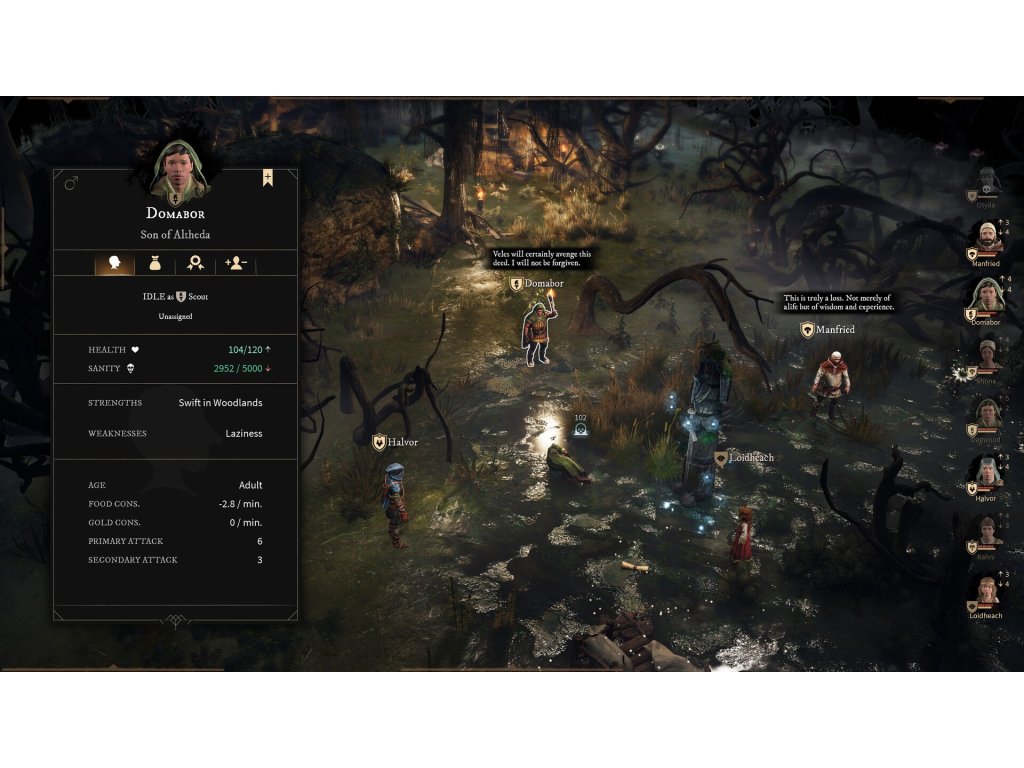Select Otylla's portrait in the party list
This screenshot has width=1024, height=768.
(985, 181)
